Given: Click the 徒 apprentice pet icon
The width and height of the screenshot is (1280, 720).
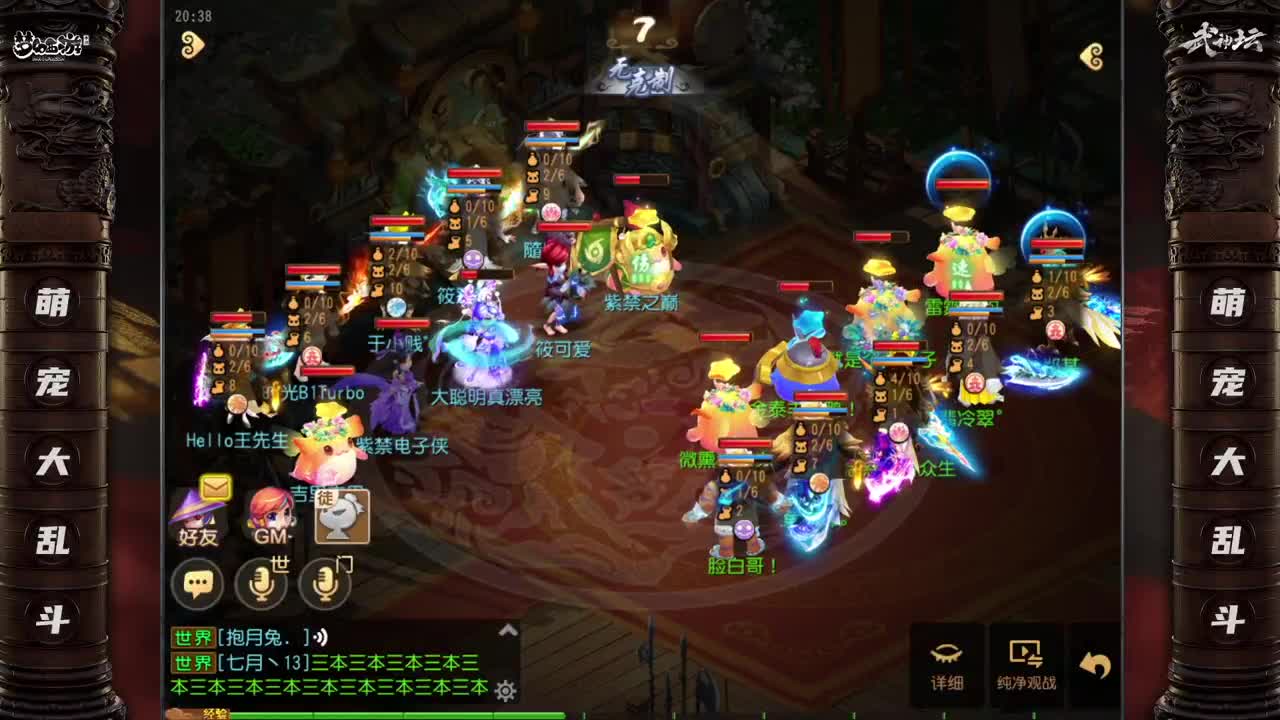Looking at the screenshot, I should point(342,517).
